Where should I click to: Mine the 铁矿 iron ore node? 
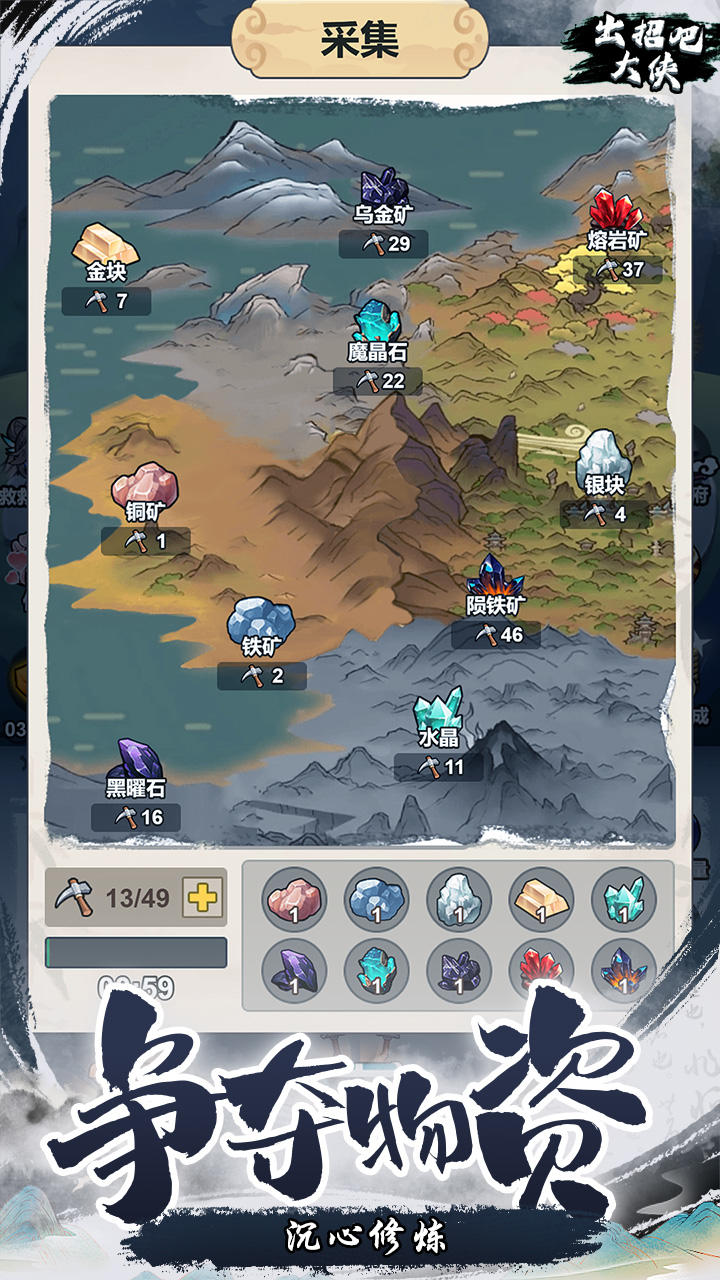point(261,622)
